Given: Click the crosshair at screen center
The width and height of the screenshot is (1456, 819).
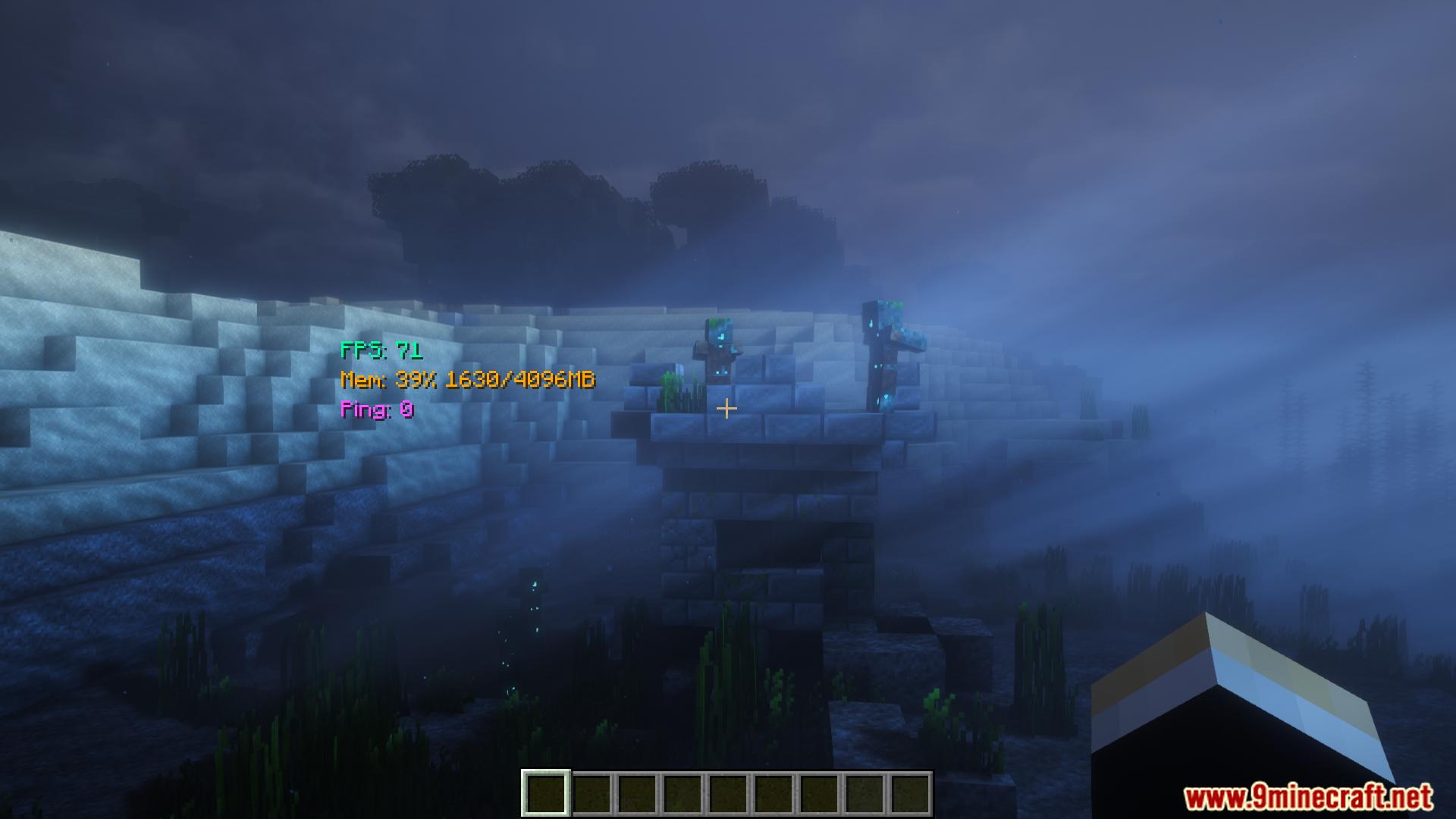Looking at the screenshot, I should click(727, 409).
